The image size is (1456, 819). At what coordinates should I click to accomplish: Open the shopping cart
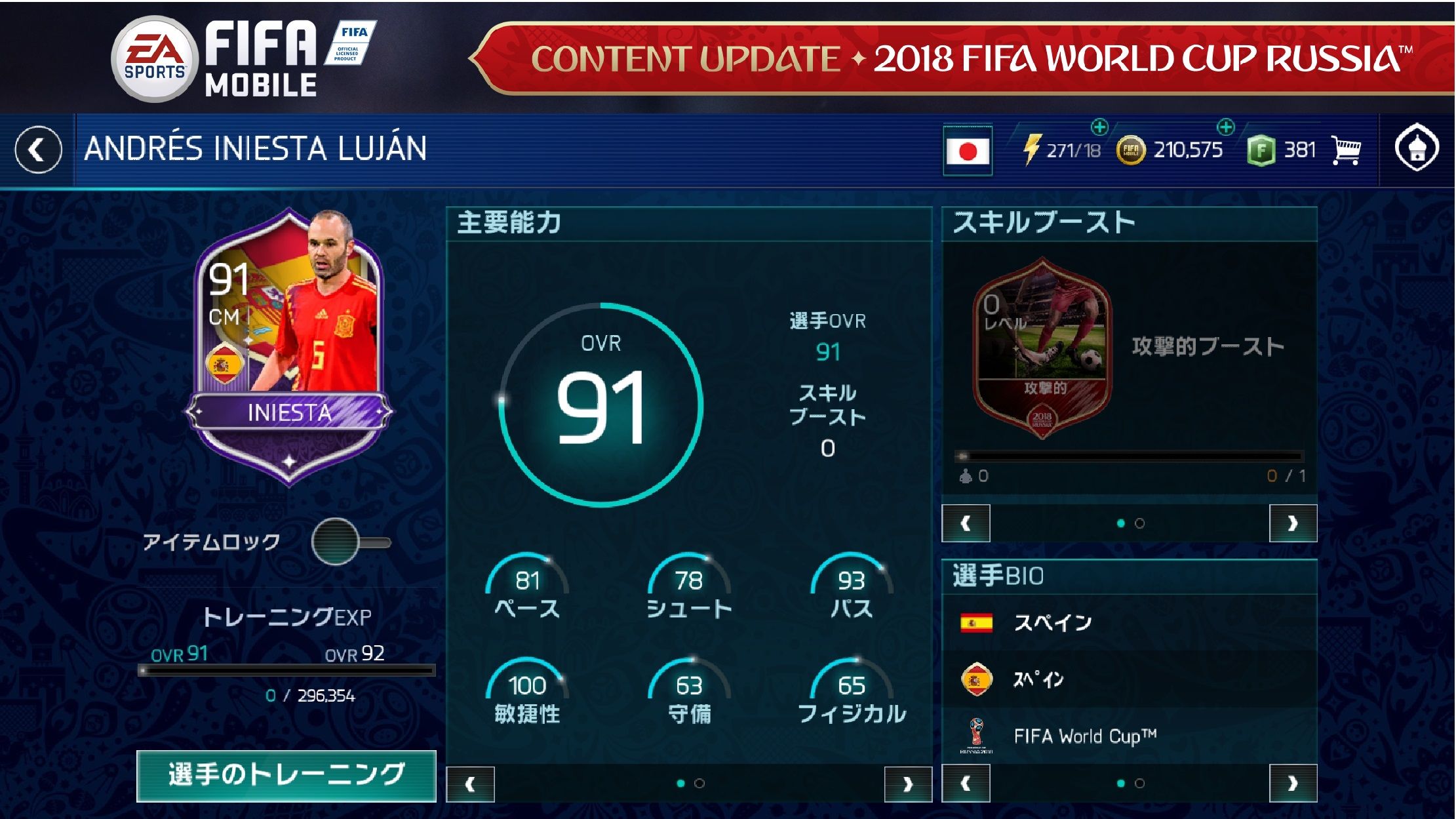click(1346, 150)
